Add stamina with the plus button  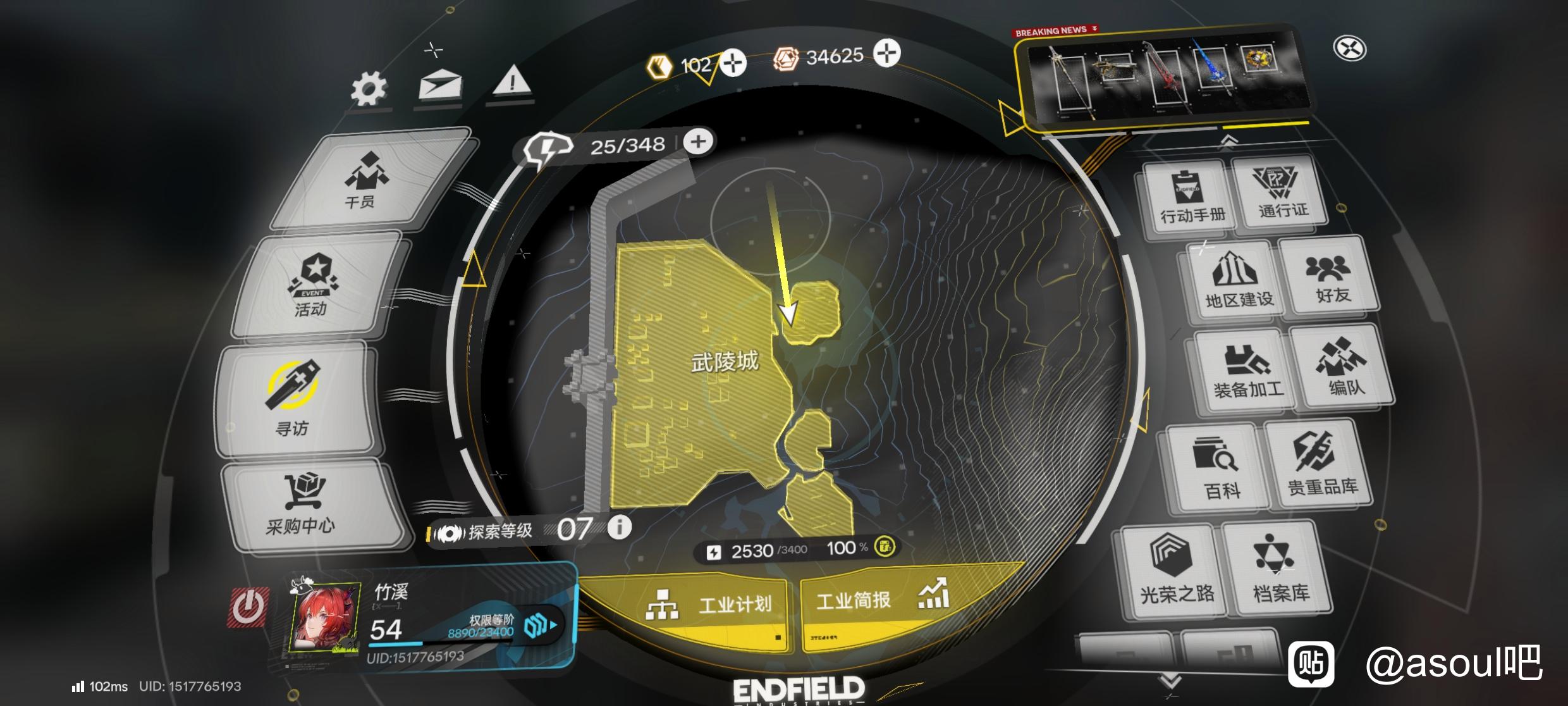pos(698,142)
